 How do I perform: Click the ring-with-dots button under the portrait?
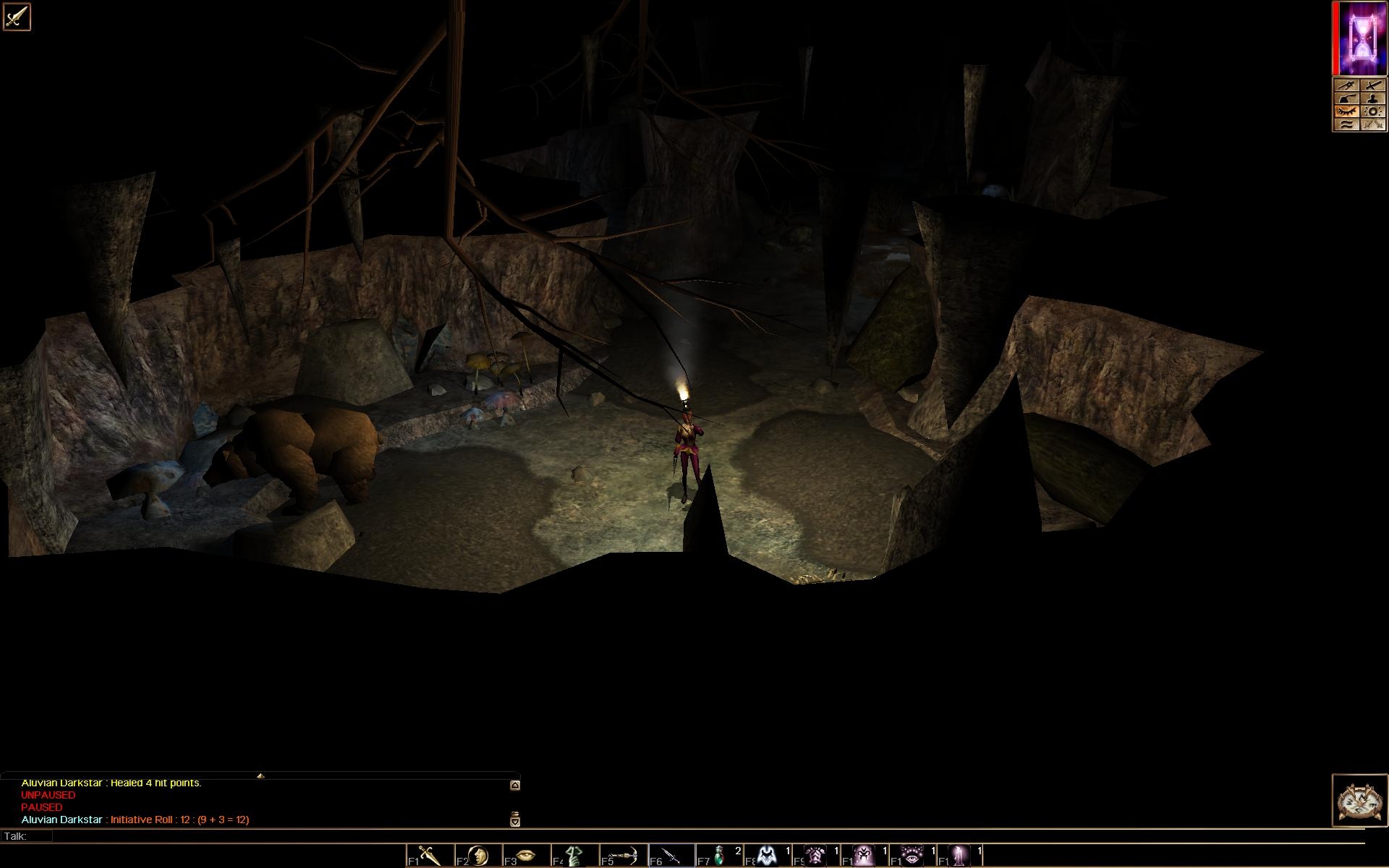coord(1372,111)
